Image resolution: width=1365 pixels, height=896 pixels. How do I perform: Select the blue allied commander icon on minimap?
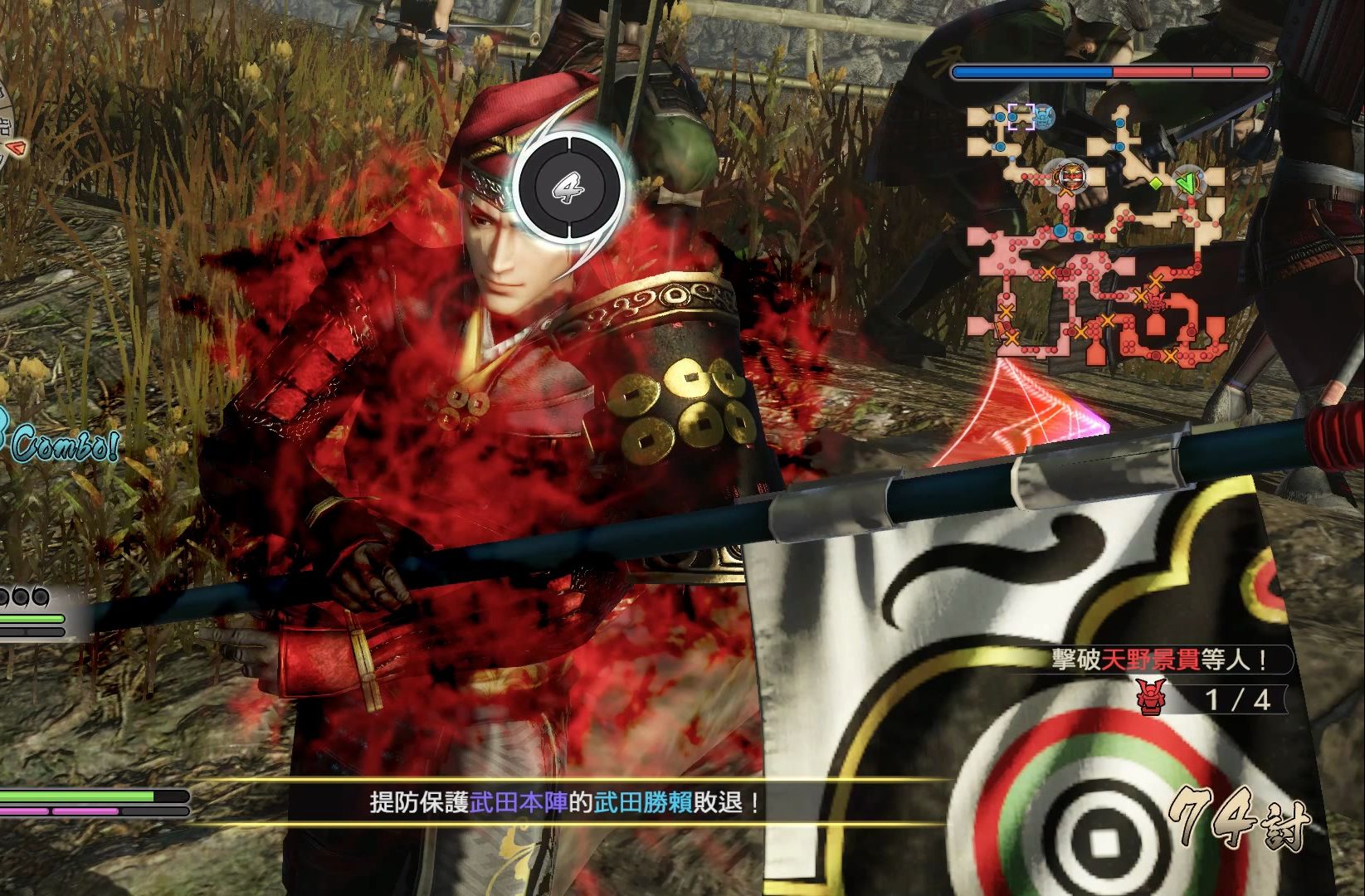(1042, 116)
